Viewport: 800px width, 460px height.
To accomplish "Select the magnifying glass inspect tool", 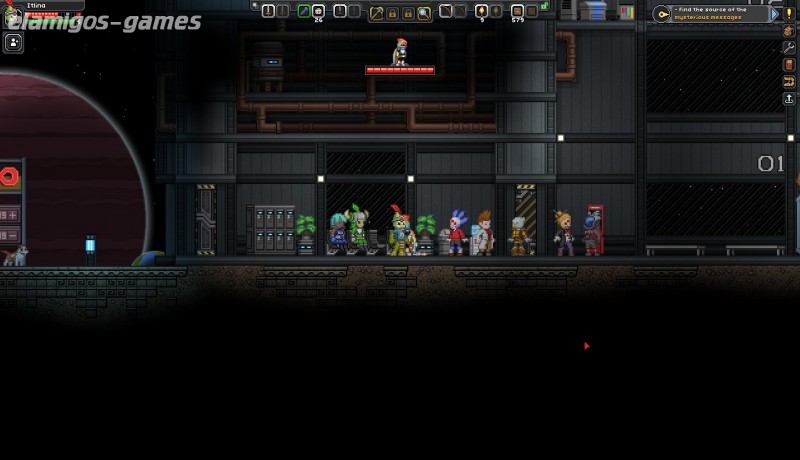I will [424, 12].
